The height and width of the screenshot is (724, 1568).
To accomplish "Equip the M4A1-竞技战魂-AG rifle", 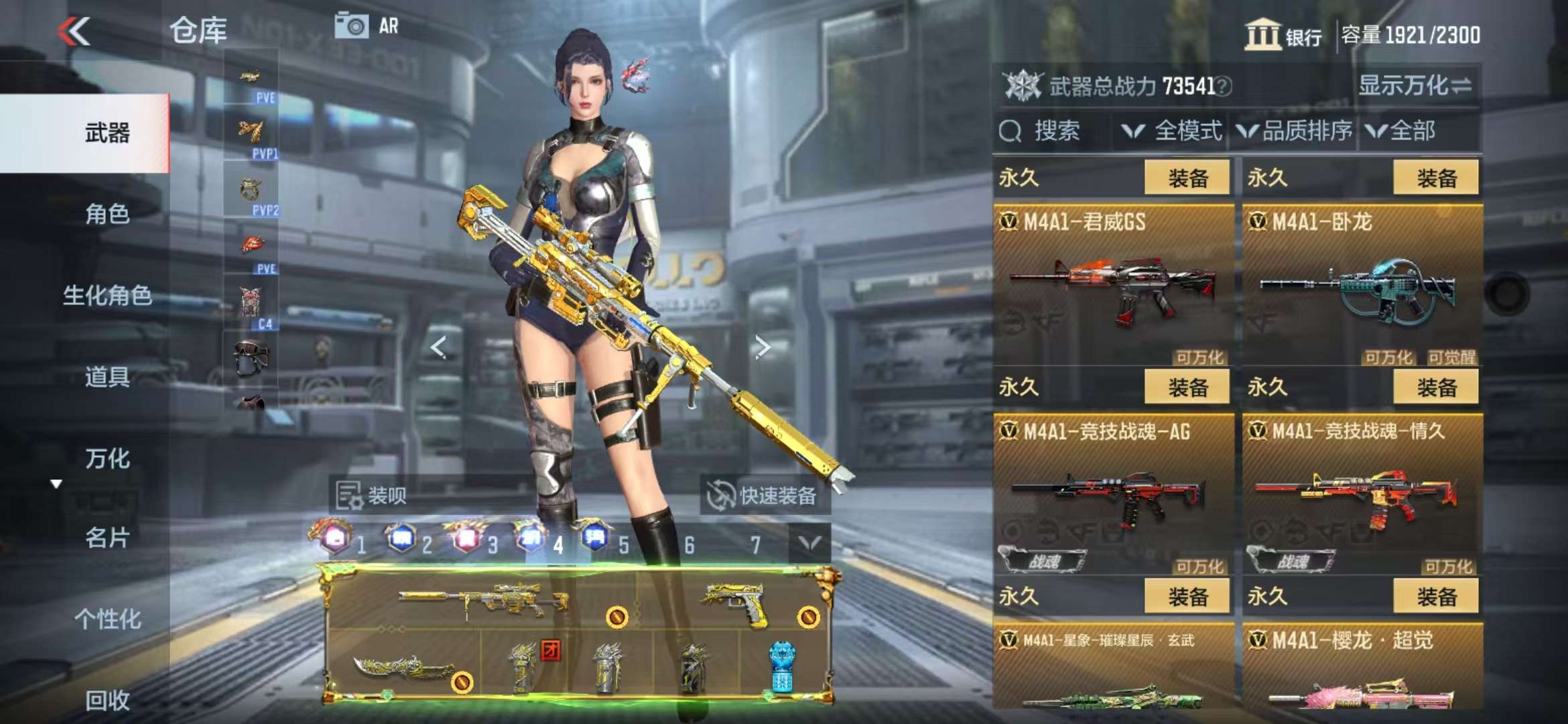I will (x=1187, y=387).
